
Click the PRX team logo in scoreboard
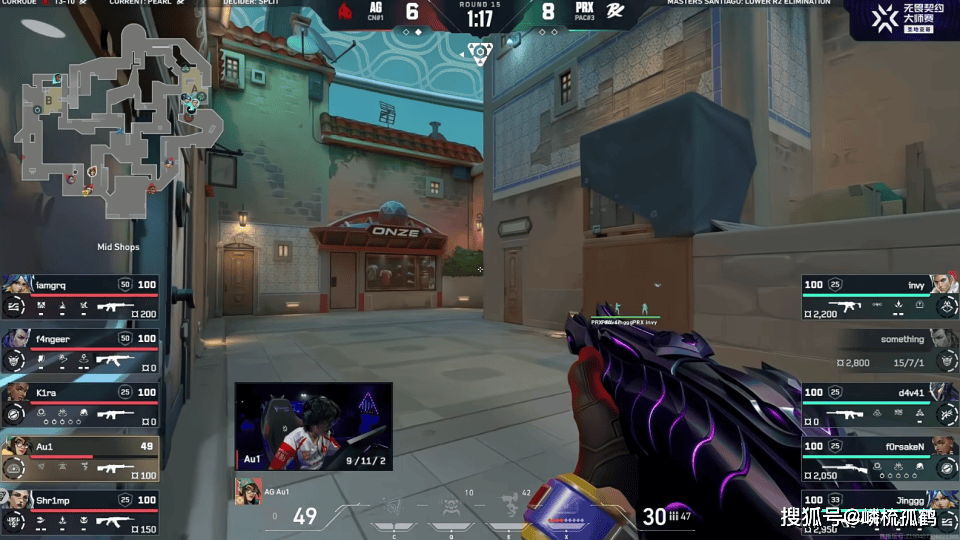(616, 13)
